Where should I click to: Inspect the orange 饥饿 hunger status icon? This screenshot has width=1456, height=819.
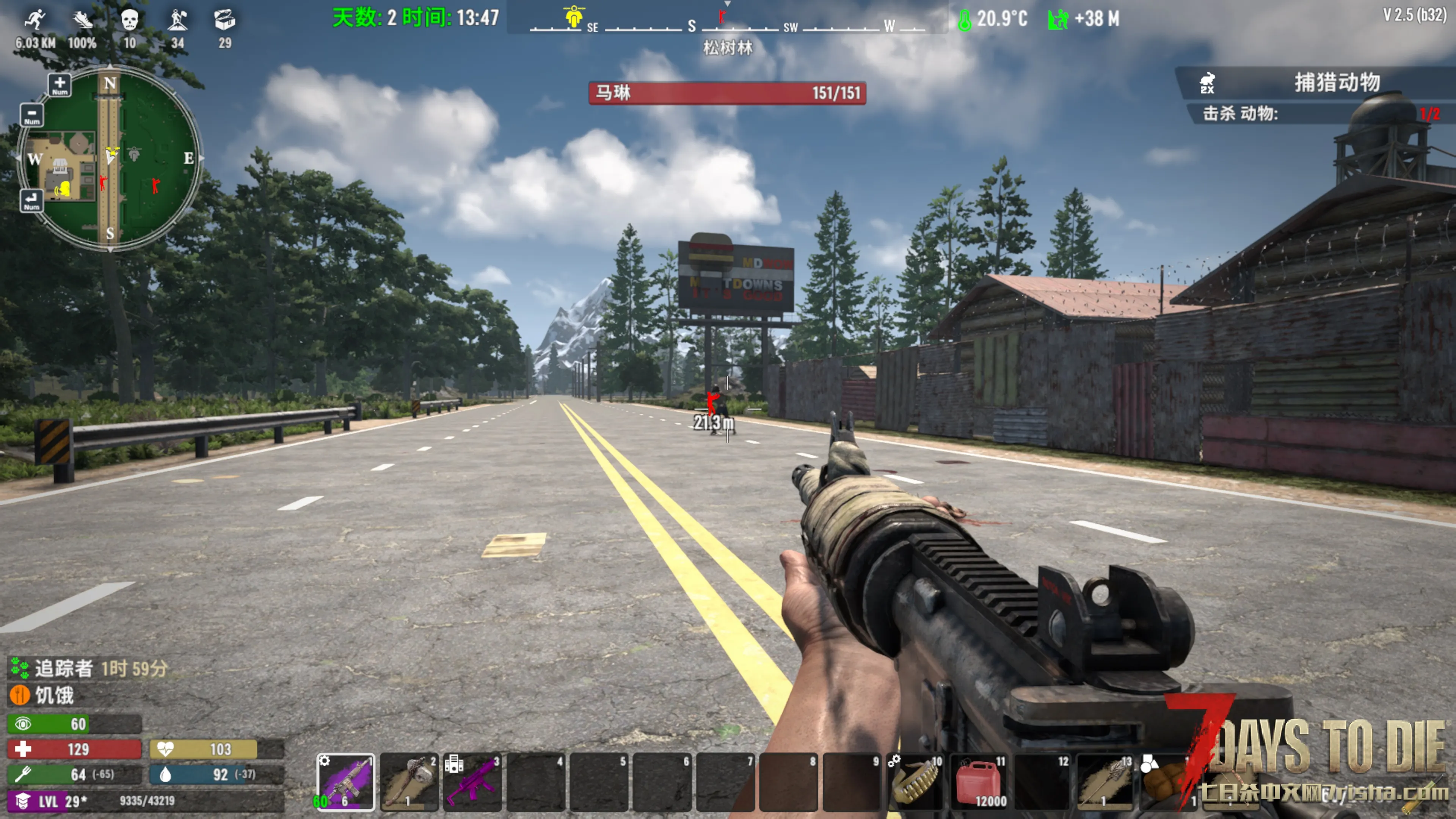(20, 695)
